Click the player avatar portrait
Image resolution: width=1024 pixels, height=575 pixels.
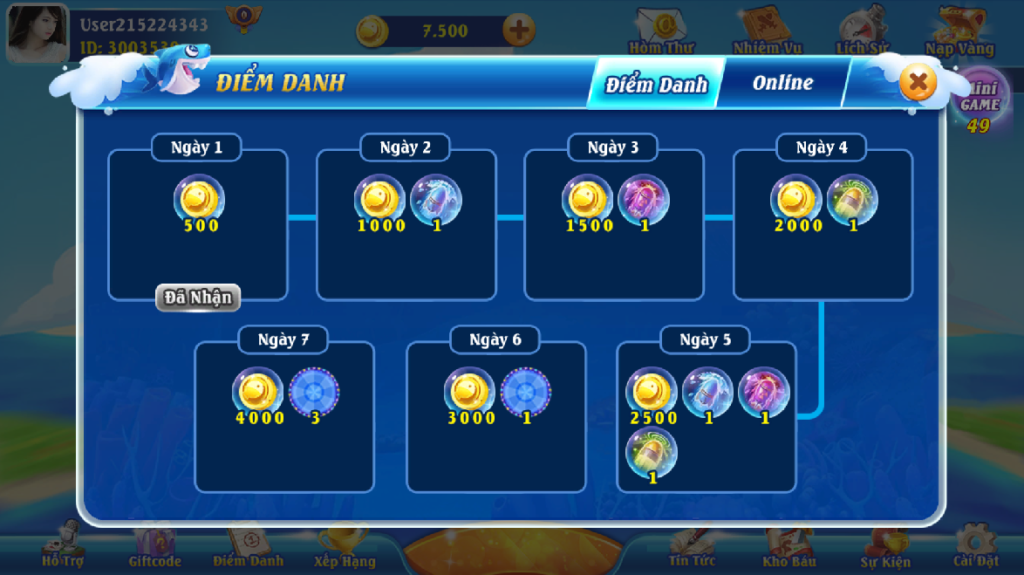click(38, 32)
